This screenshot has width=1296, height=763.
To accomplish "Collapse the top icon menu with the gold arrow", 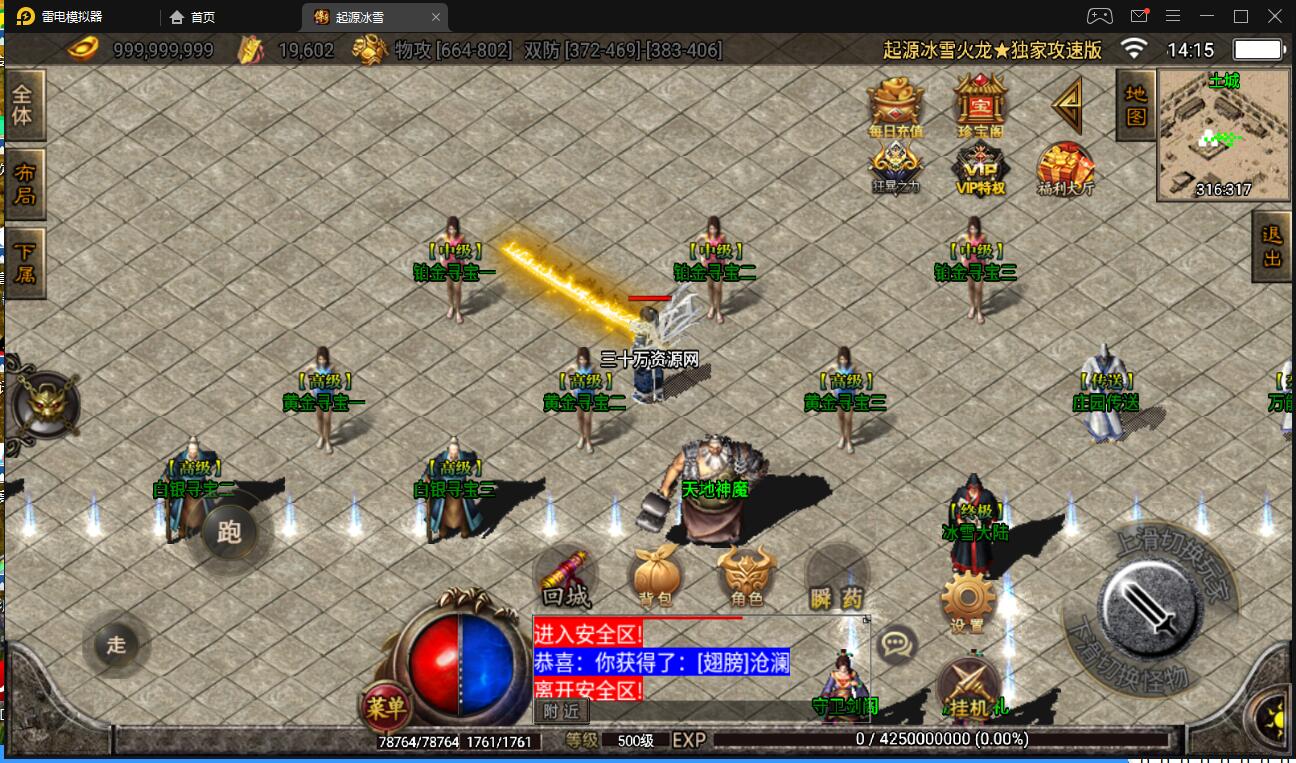I will click(1067, 104).
